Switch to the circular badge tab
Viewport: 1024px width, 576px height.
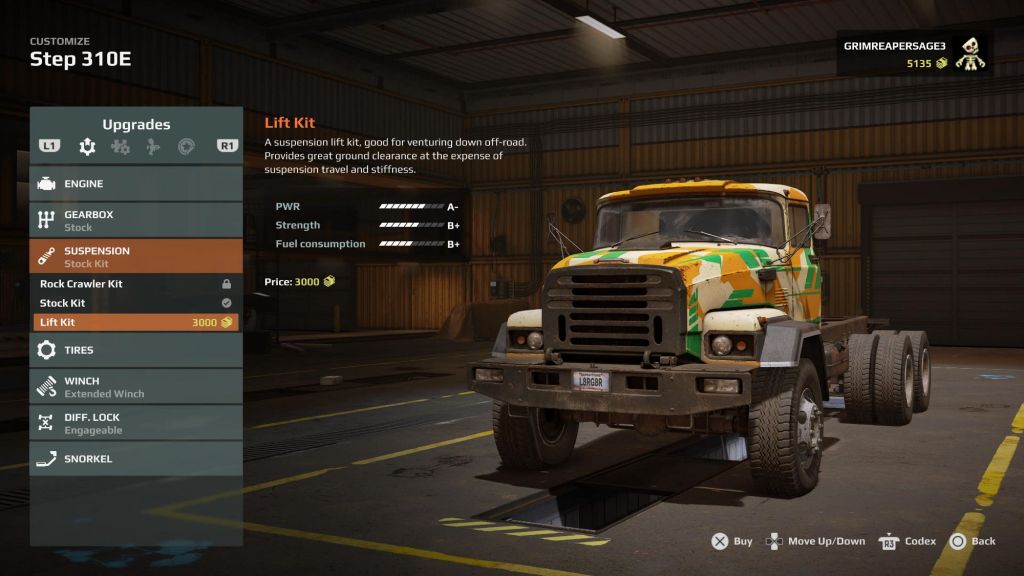point(185,147)
